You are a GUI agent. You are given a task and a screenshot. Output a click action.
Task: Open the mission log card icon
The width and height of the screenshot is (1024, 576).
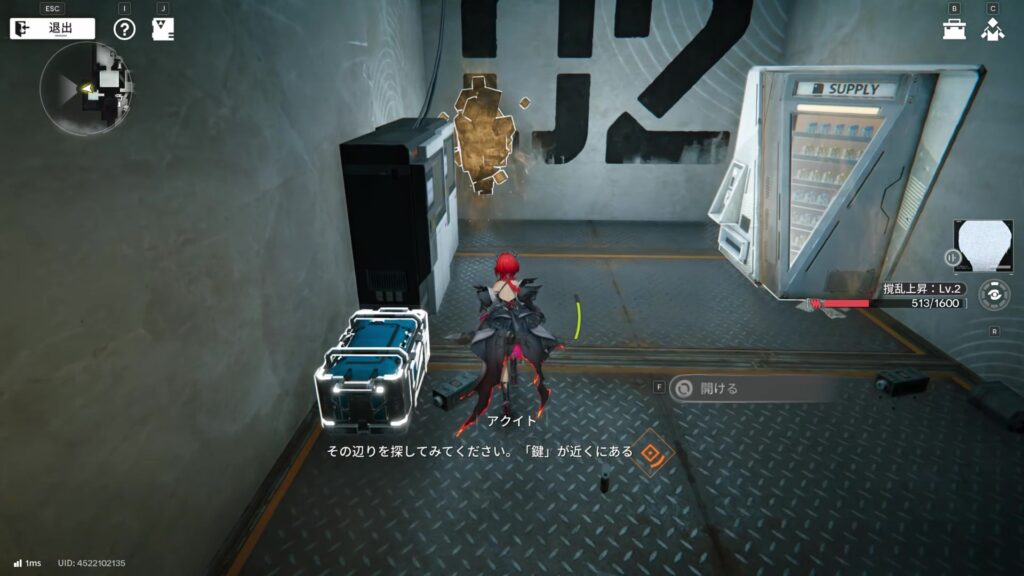click(162, 29)
